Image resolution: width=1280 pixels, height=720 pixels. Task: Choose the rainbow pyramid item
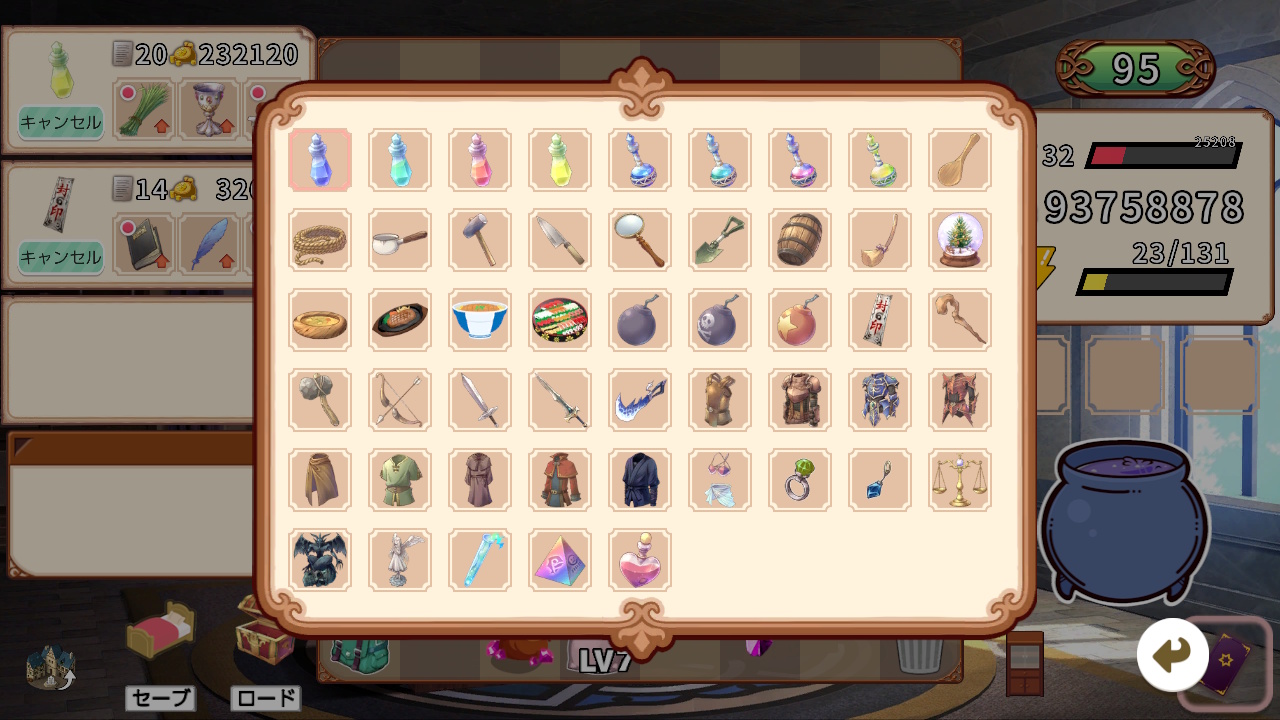560,560
